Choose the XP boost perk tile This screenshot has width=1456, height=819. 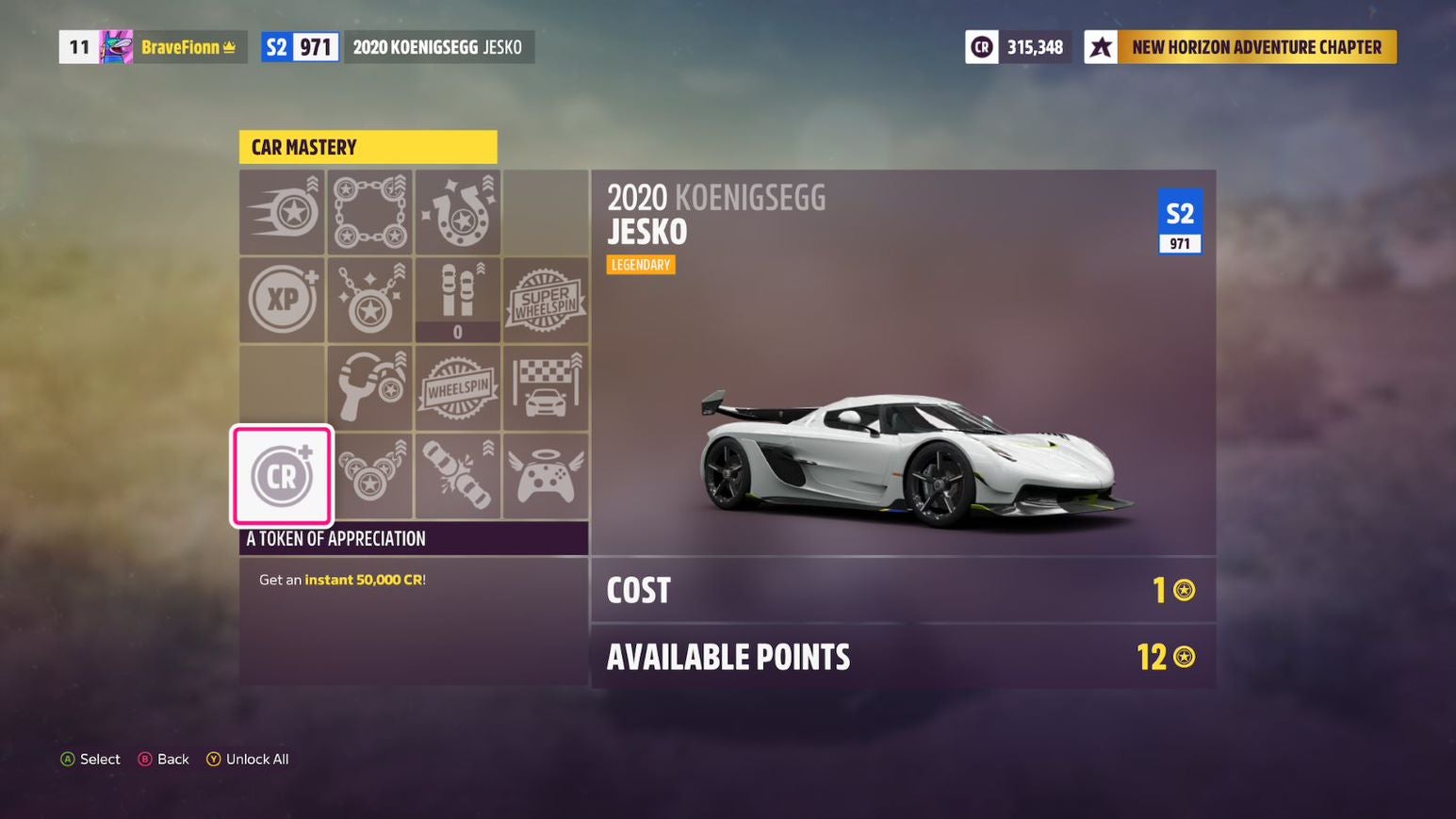[282, 300]
